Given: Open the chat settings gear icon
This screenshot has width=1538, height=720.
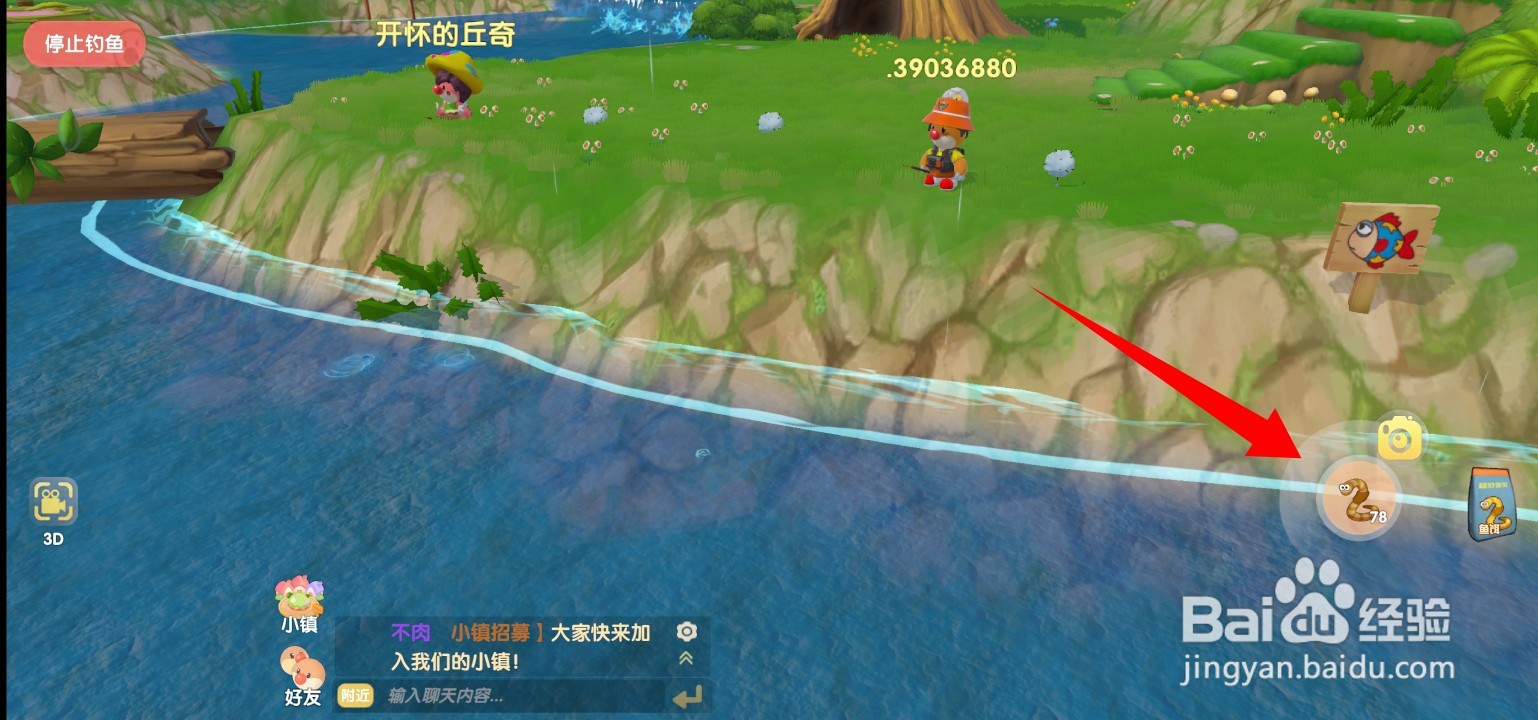Looking at the screenshot, I should coord(686,630).
